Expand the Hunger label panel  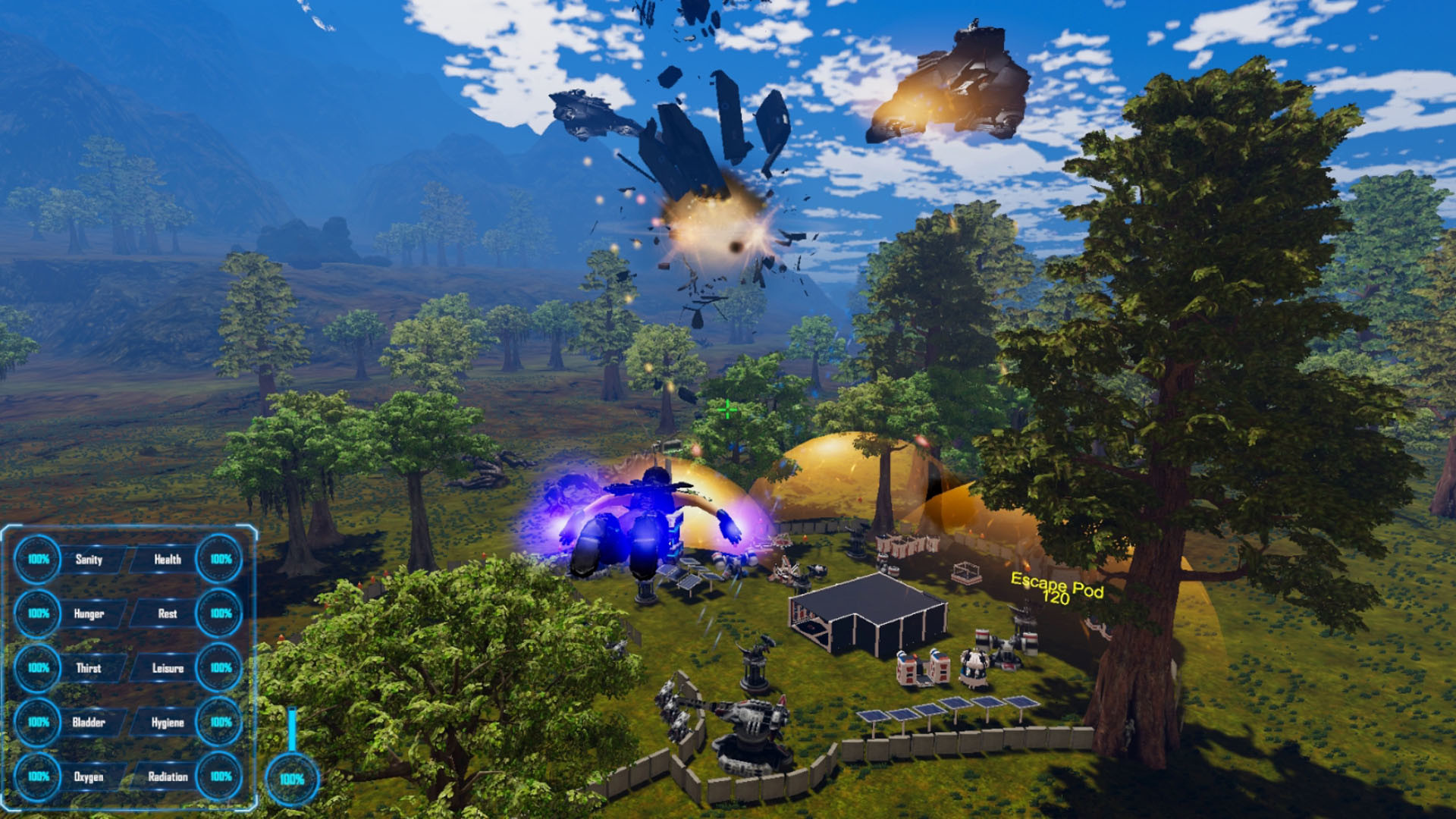coord(89,614)
